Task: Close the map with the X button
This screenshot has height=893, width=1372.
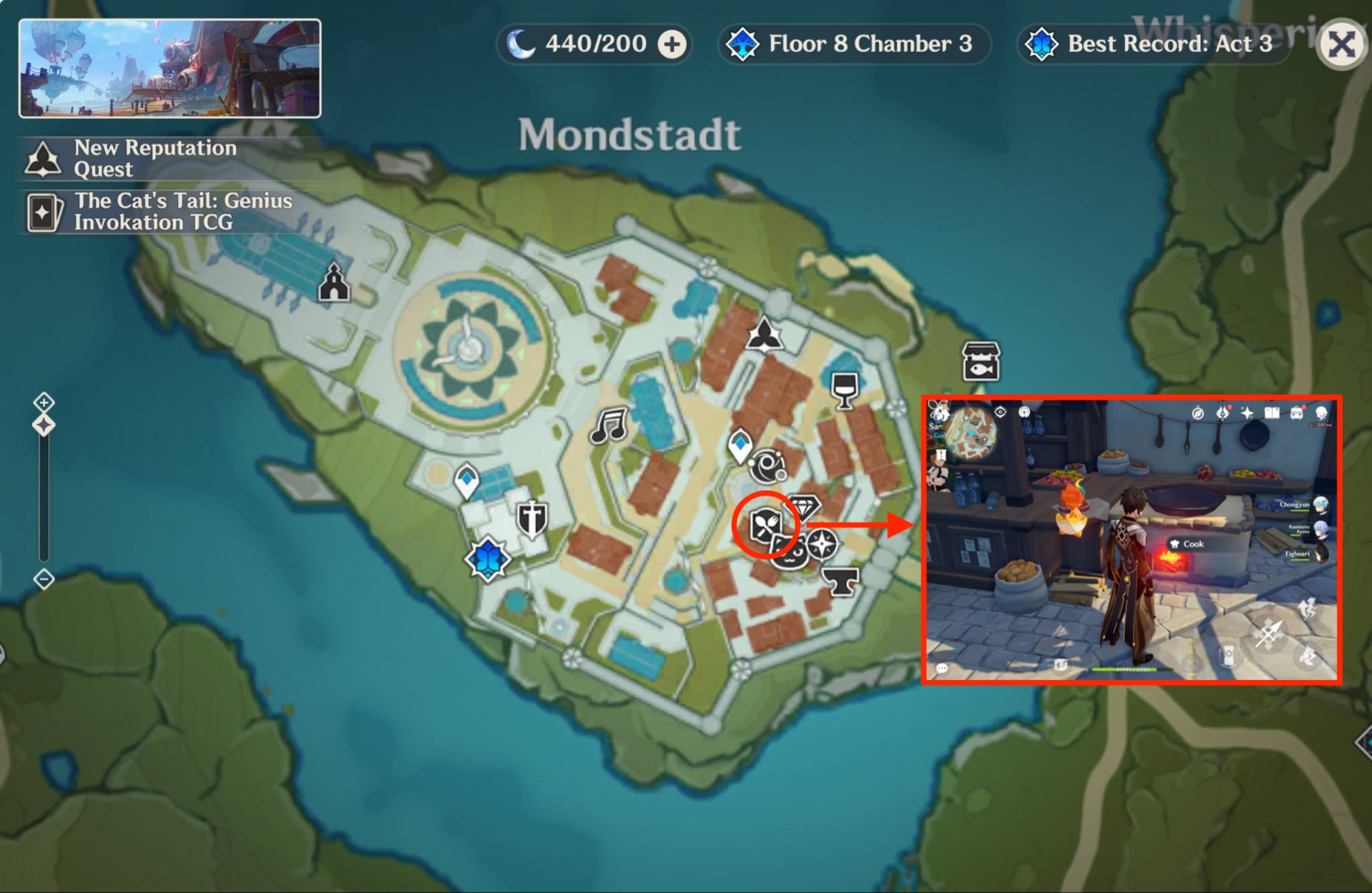Action: click(x=1341, y=44)
